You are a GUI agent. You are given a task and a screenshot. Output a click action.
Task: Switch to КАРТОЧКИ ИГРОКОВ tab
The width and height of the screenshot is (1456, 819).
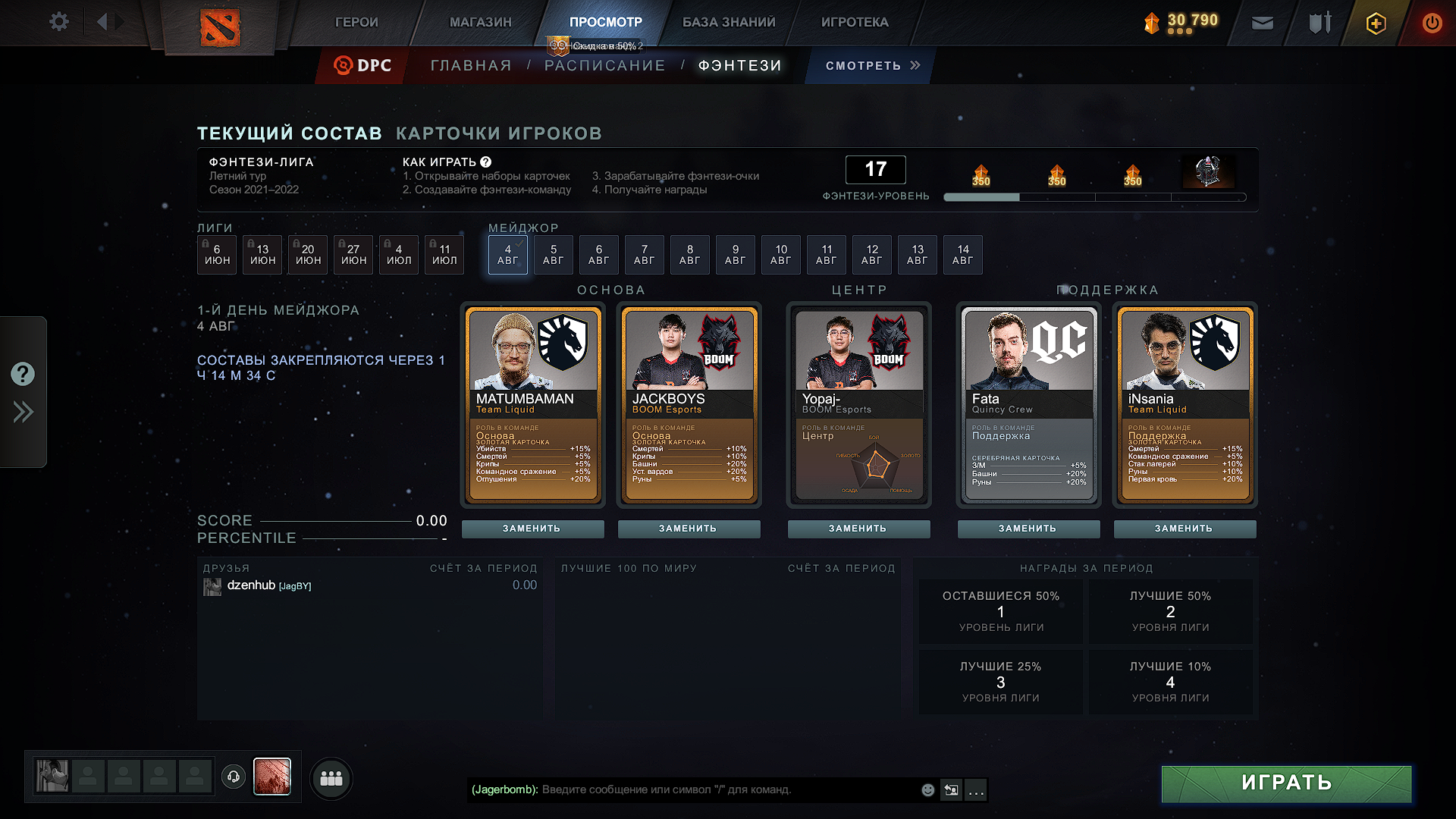499,133
